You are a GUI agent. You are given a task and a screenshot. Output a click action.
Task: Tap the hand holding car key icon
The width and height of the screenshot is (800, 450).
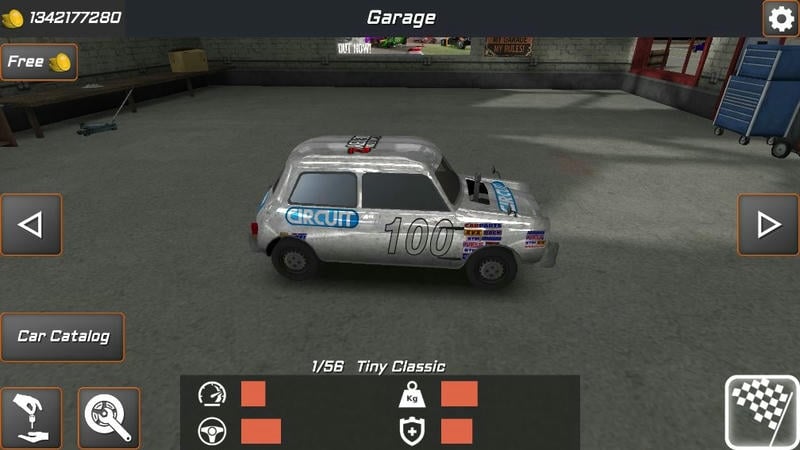pyautogui.click(x=31, y=418)
